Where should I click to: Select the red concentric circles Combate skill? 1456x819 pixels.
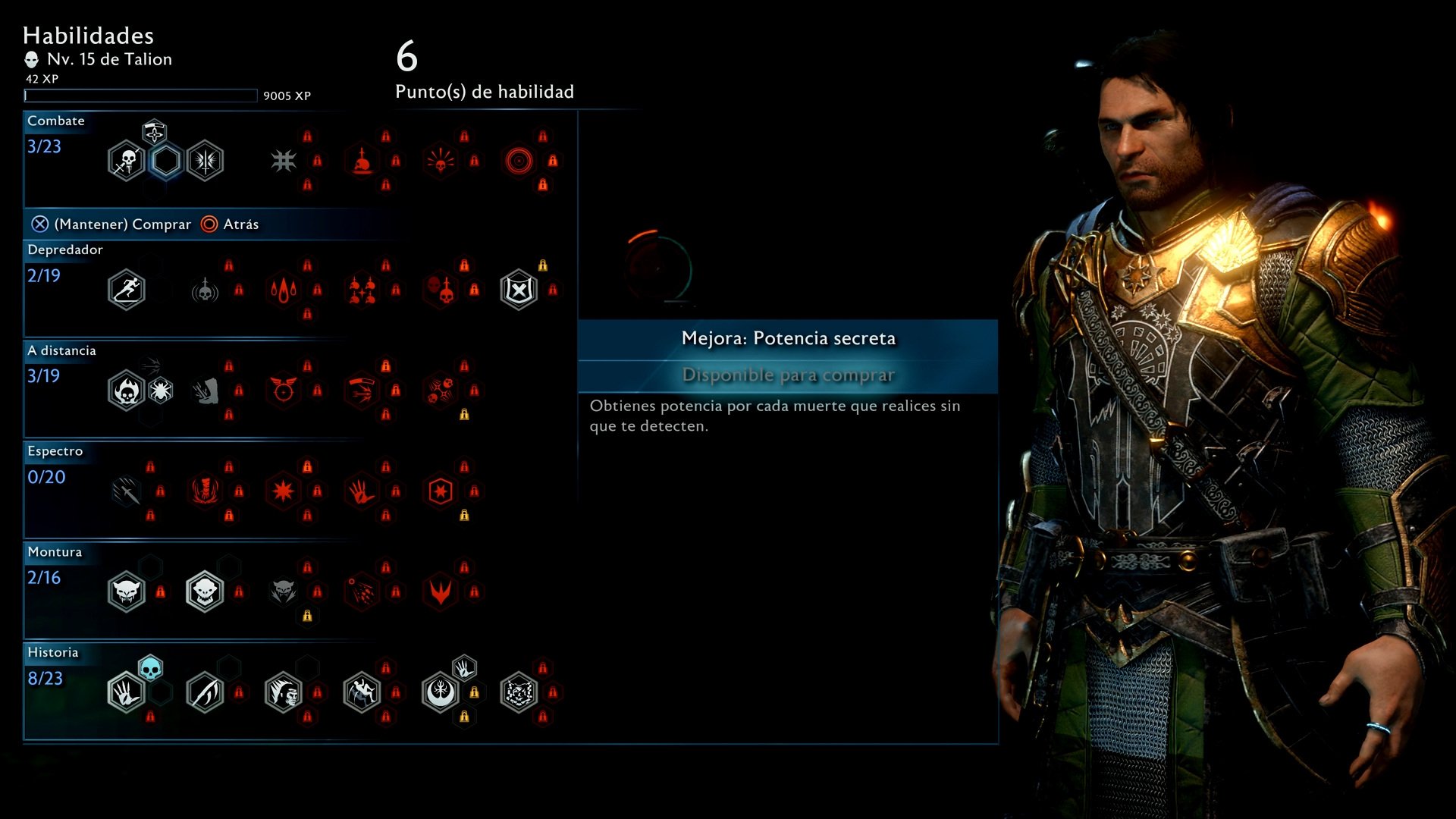(x=519, y=161)
